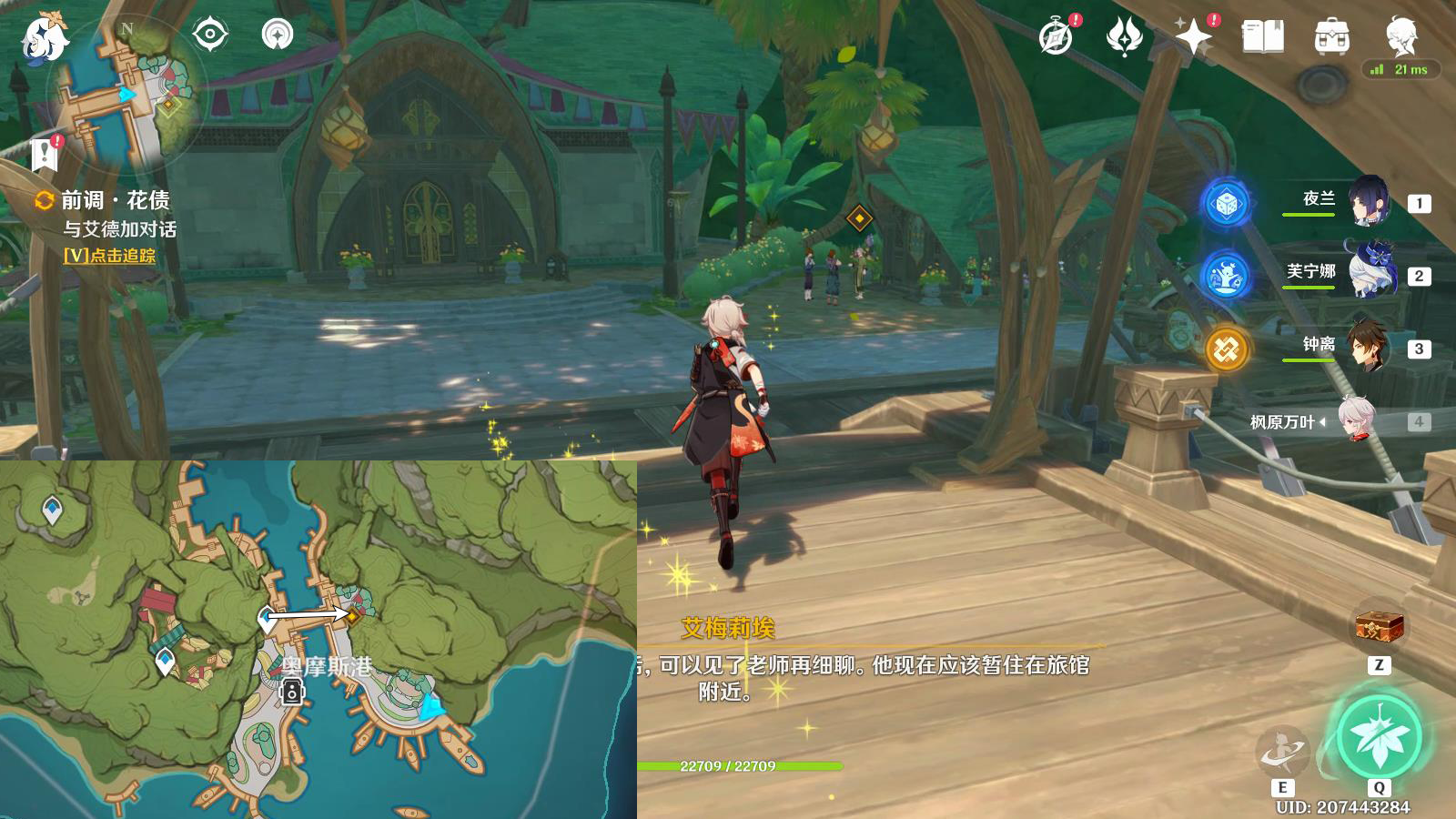Screen dimensions: 1456x819
Task: Open the character profile icon
Action: point(1400,36)
